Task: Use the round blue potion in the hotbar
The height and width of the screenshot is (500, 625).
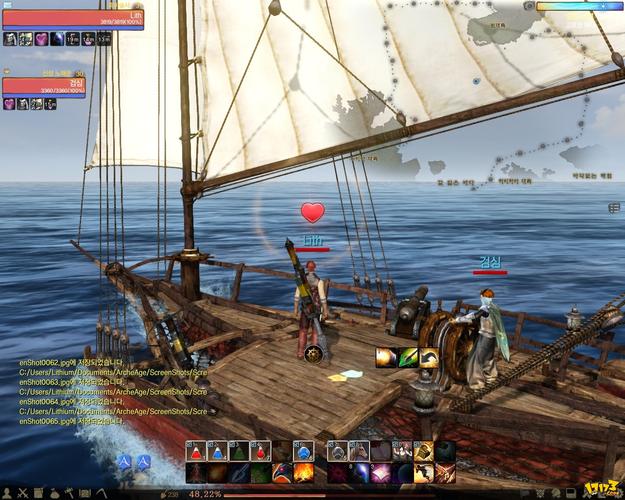Action: point(303,451)
